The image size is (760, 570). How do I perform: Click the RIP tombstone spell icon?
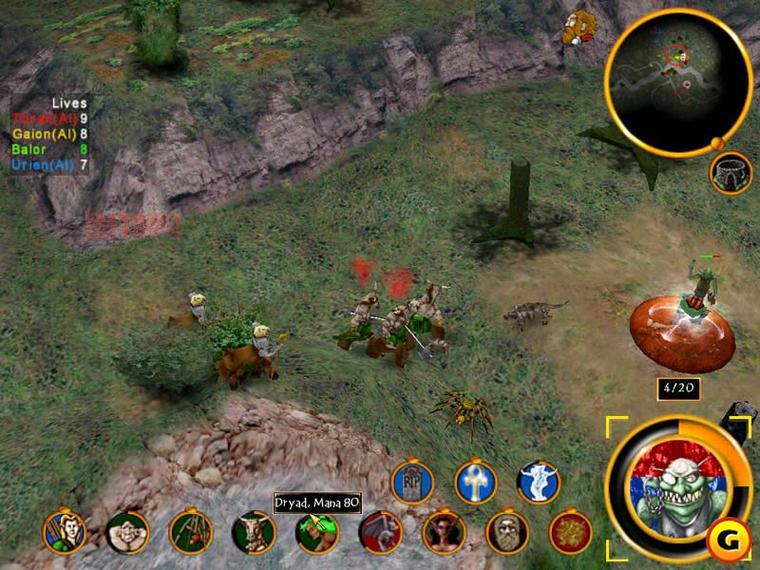point(410,482)
